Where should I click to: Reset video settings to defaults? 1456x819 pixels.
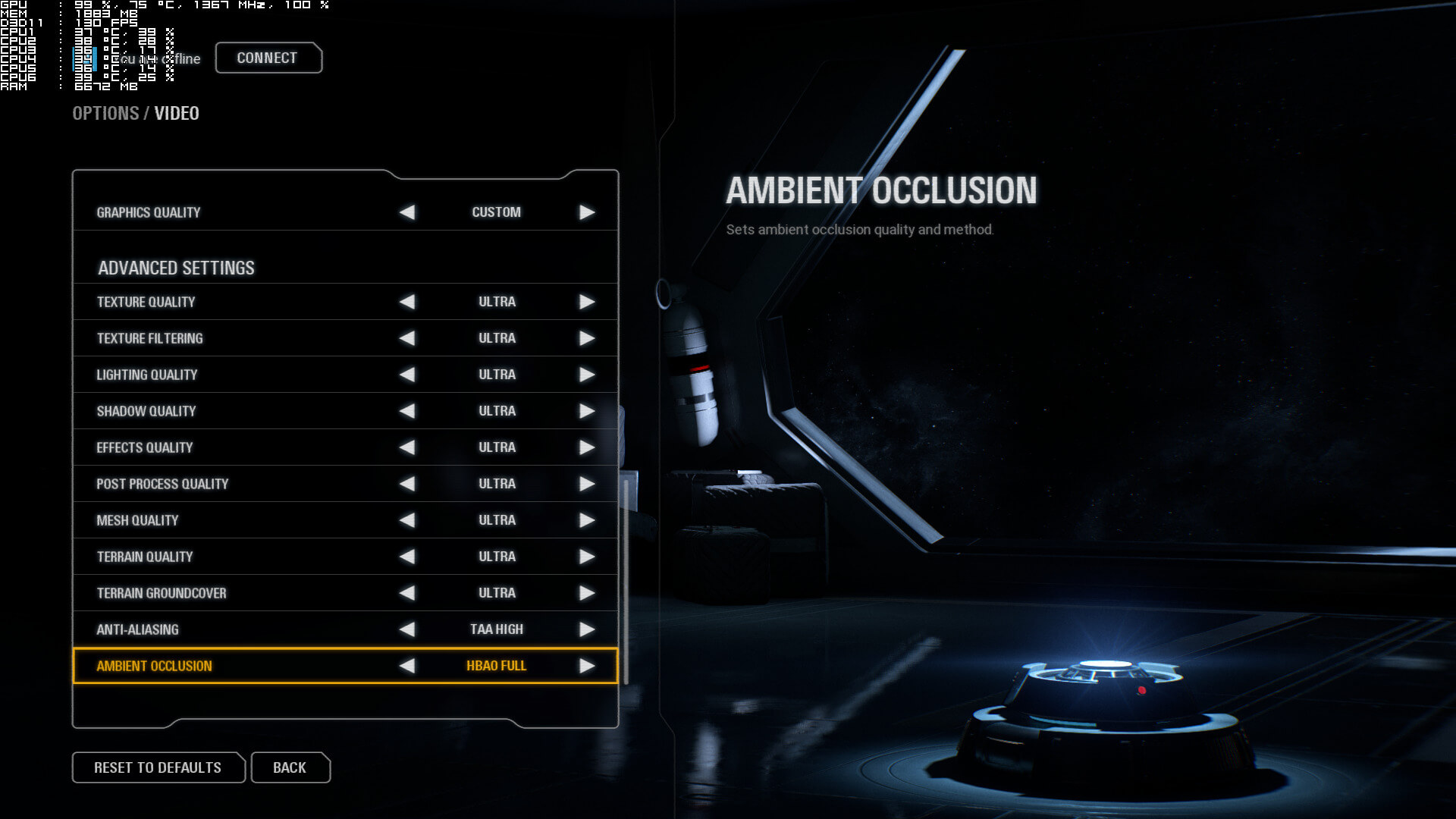158,767
